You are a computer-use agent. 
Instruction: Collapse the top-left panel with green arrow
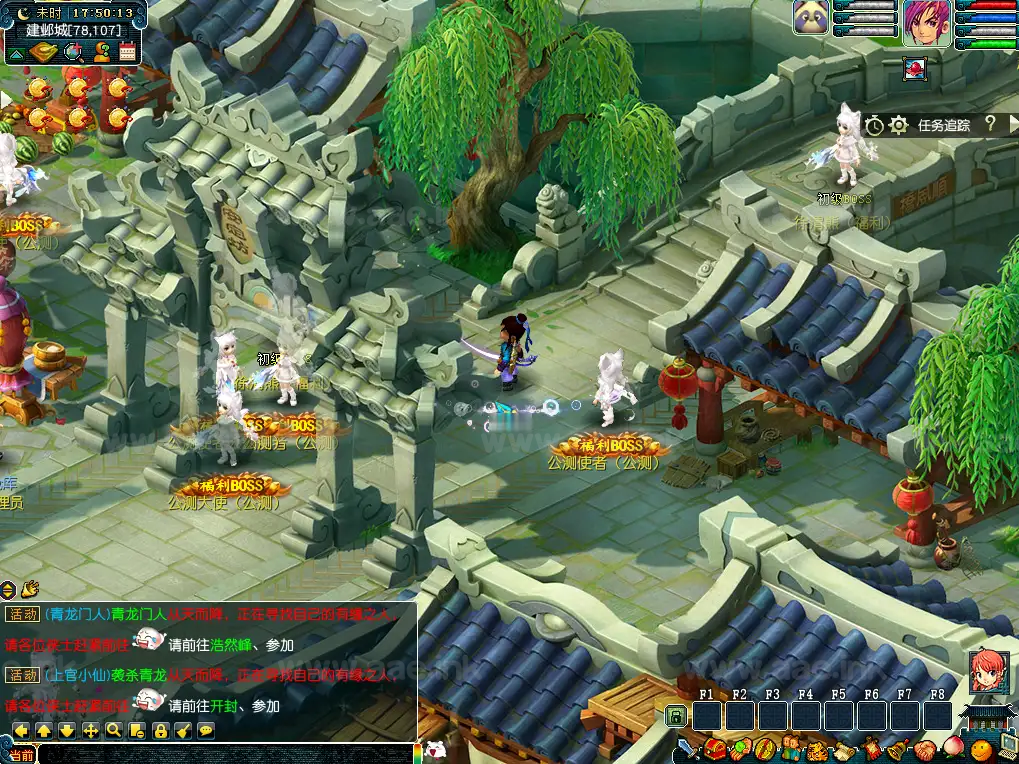tap(17, 53)
